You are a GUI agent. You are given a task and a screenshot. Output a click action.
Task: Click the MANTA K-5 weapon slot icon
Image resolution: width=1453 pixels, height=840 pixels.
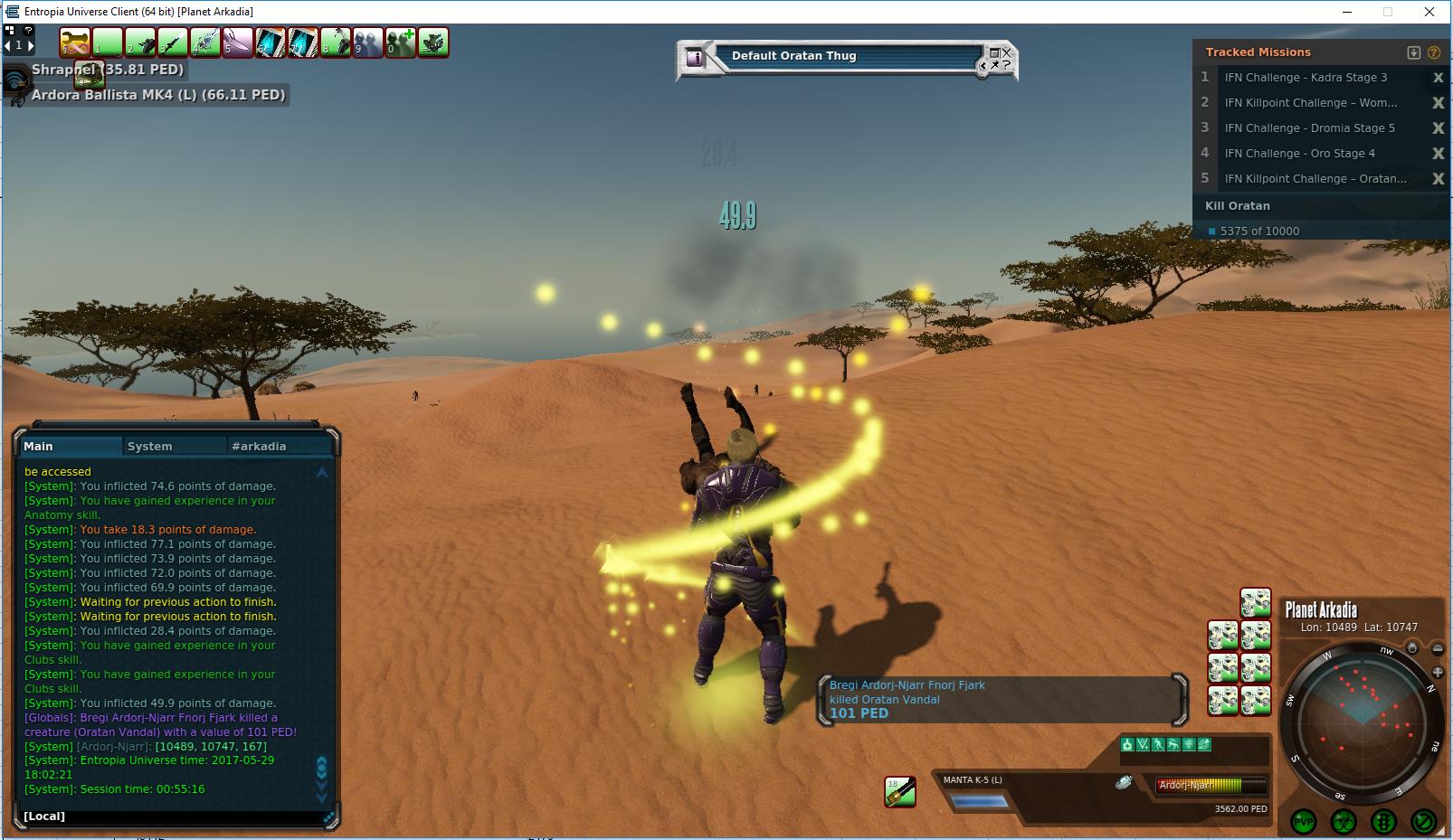[x=900, y=791]
